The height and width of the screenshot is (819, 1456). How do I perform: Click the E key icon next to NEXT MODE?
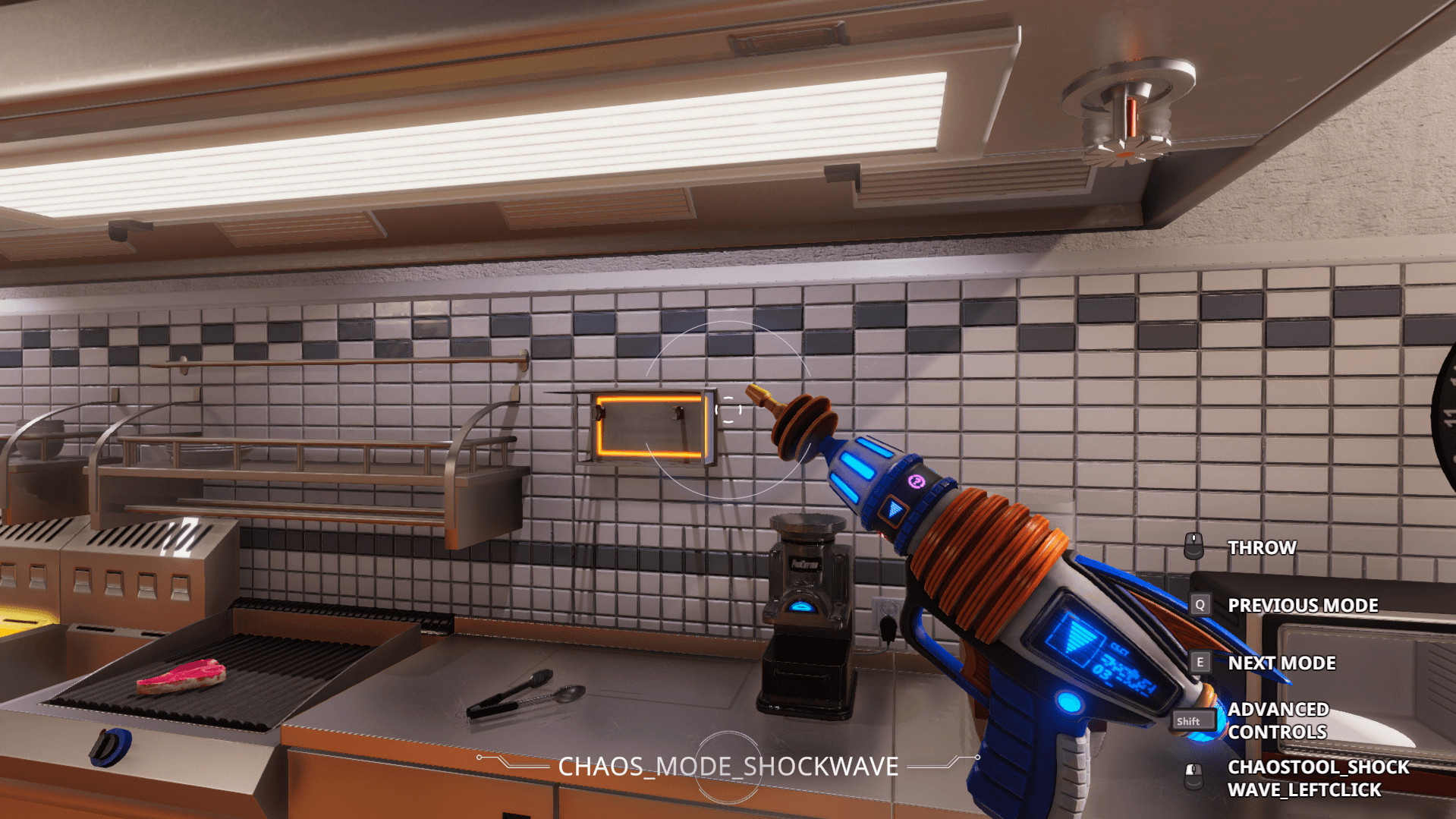coord(1200,662)
